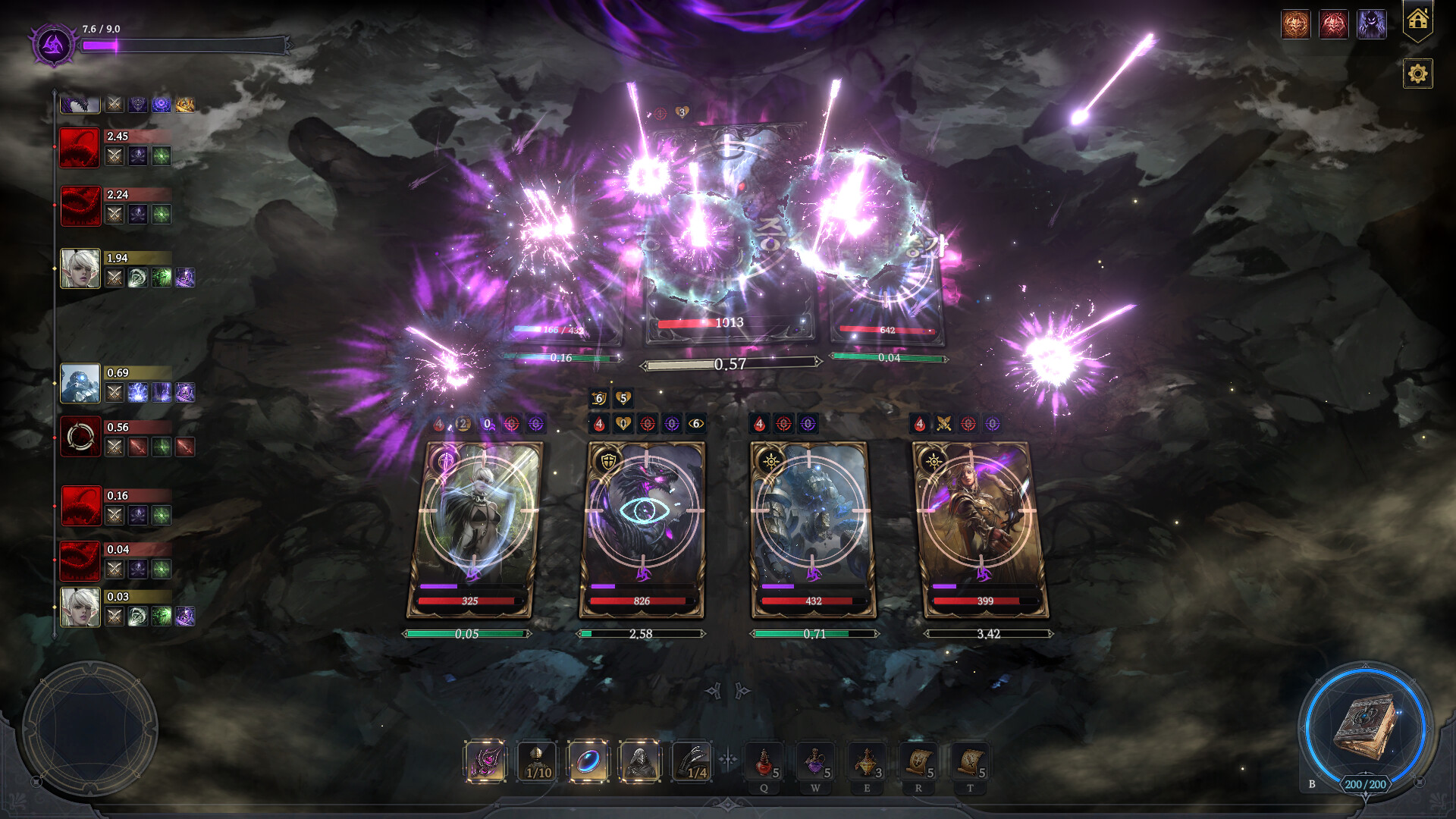Image resolution: width=1456 pixels, height=819 pixels.
Task: Use the purple heart potion
Action: coord(816,761)
